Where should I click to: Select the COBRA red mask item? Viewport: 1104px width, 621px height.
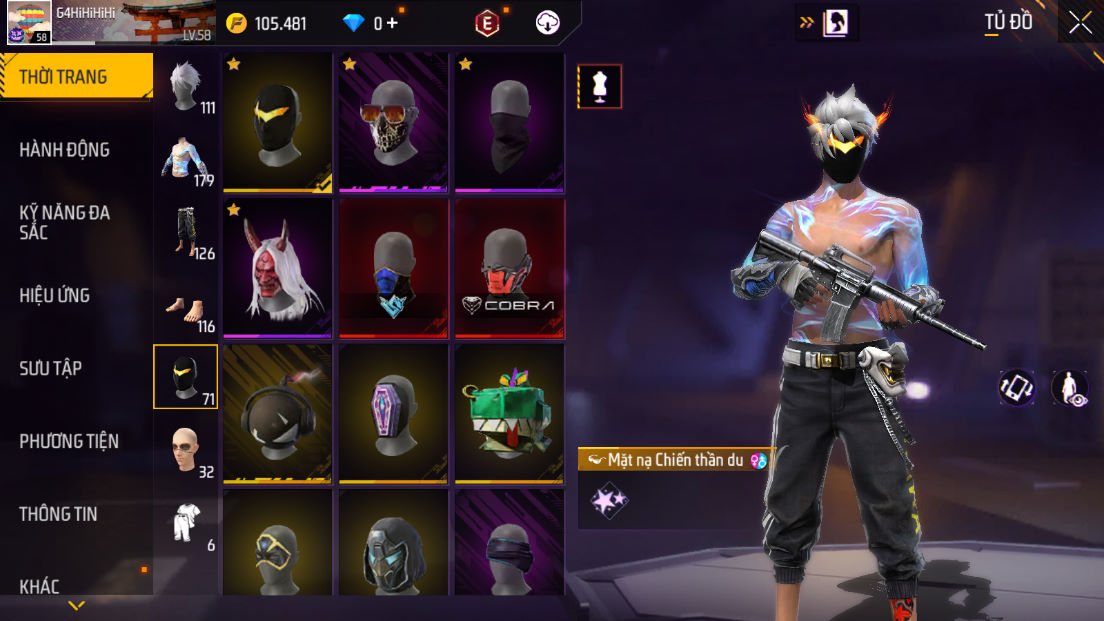509,269
